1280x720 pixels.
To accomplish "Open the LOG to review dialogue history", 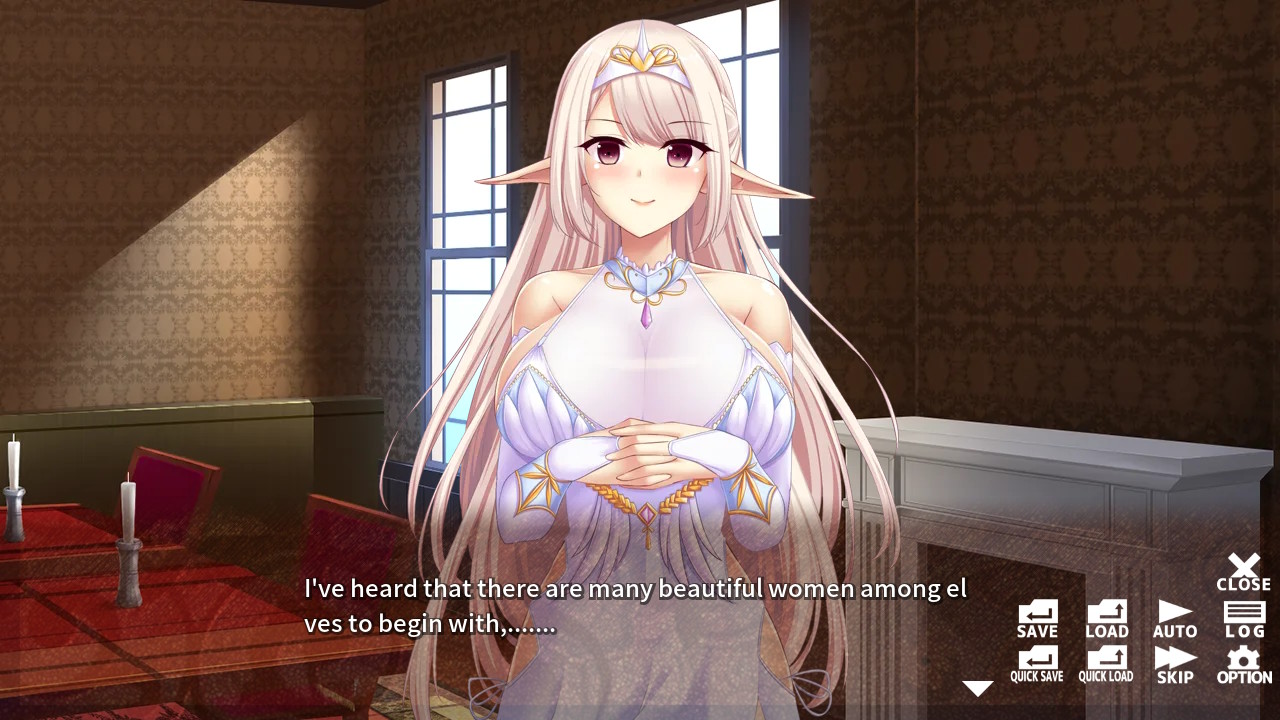I will pyautogui.click(x=1243, y=614).
